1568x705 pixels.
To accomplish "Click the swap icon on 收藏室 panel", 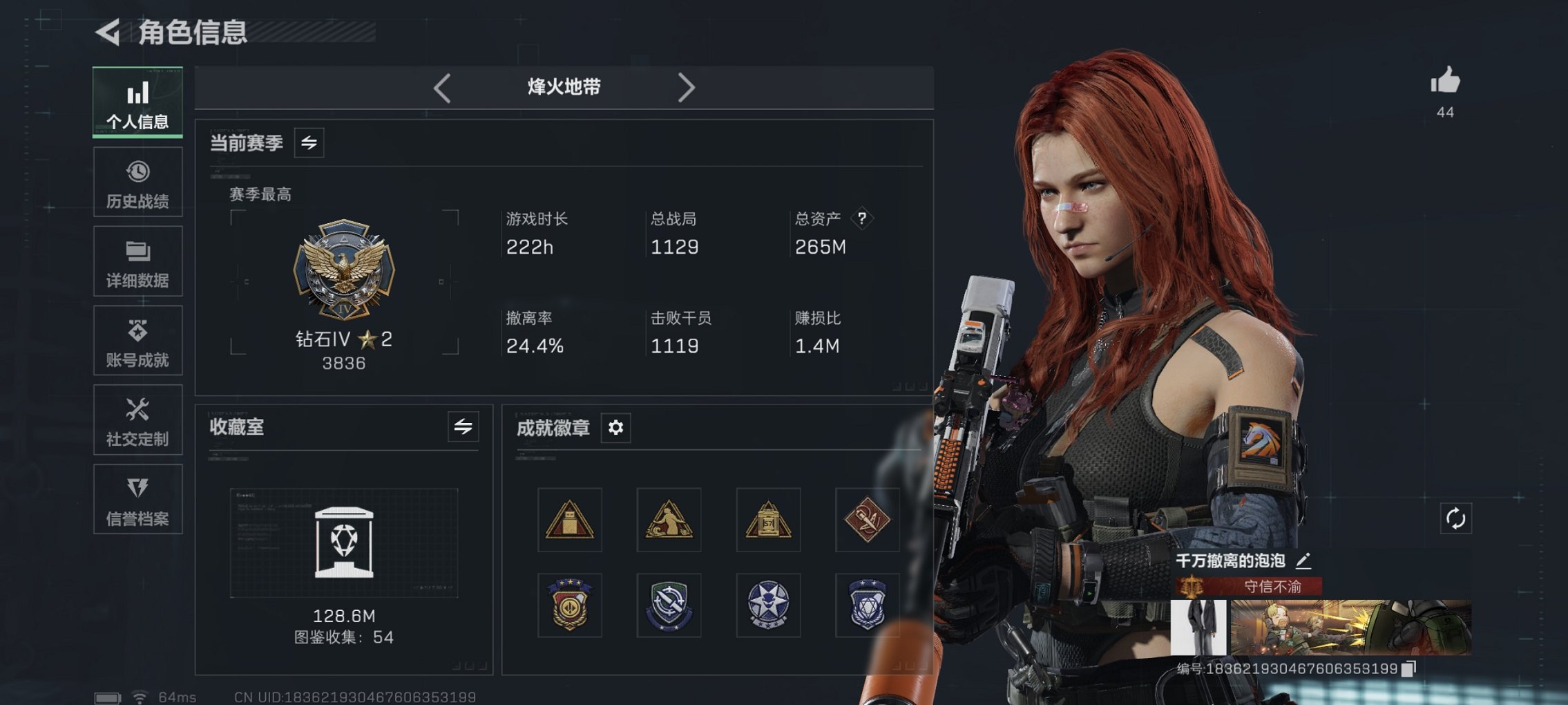I will coord(463,427).
